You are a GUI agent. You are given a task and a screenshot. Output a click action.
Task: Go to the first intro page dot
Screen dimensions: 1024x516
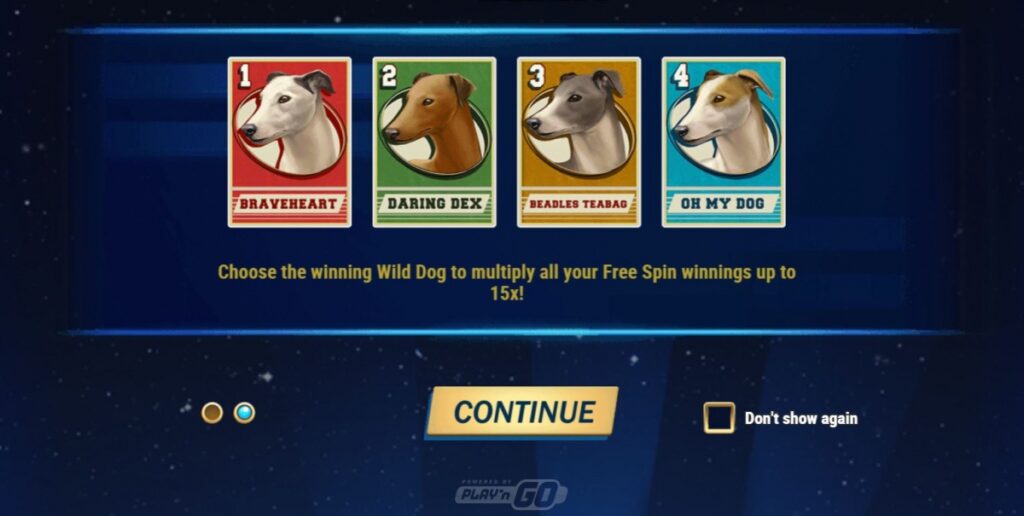point(212,413)
